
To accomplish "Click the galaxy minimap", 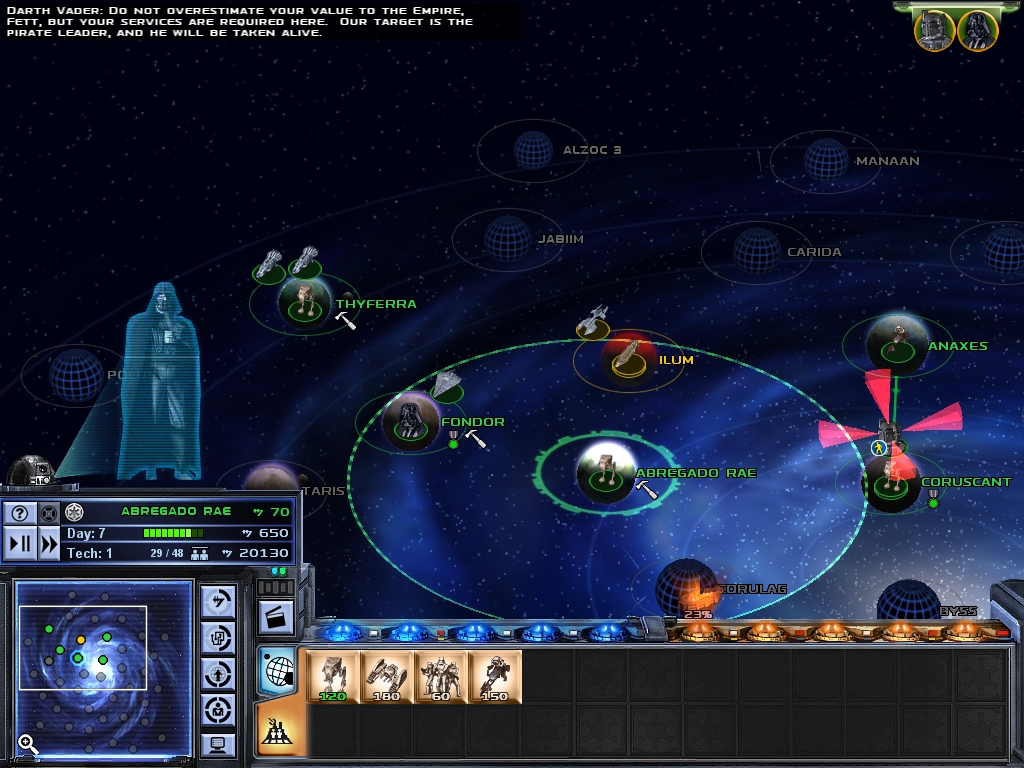I will click(x=104, y=668).
